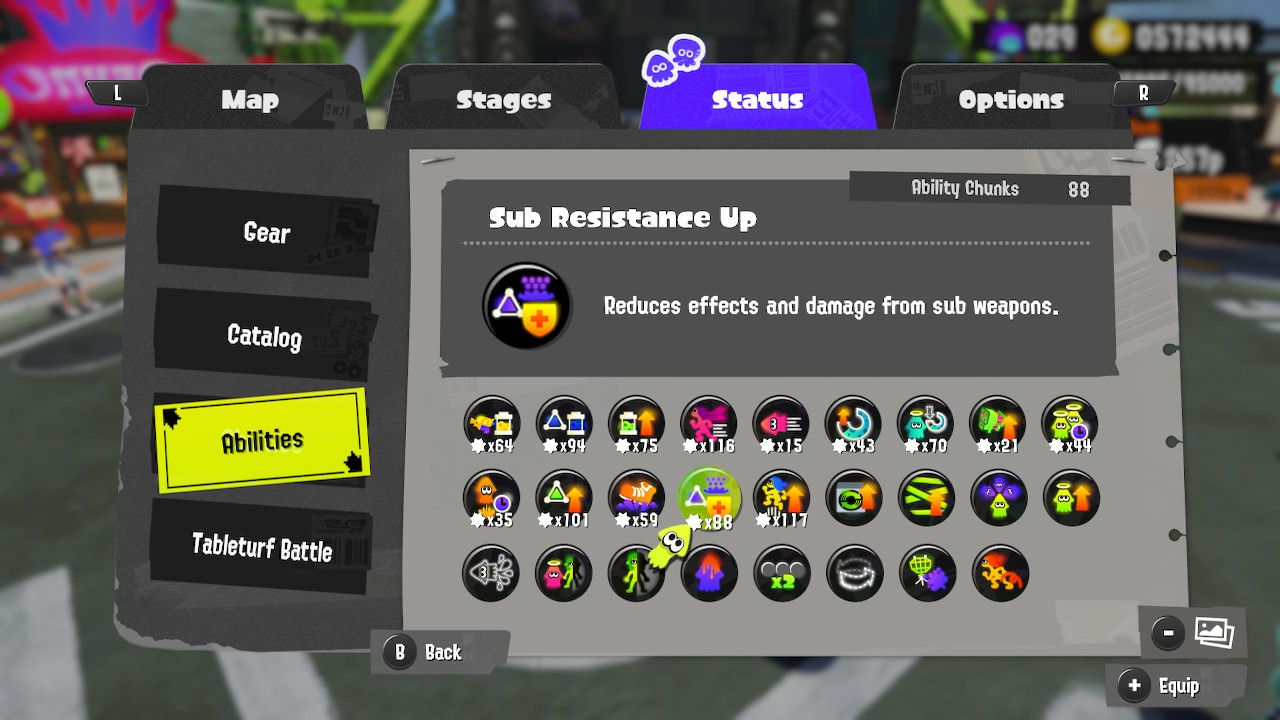Screen dimensions: 1280x720
Task: Select the Ink Saver (Main) ability
Action: (x=490, y=424)
